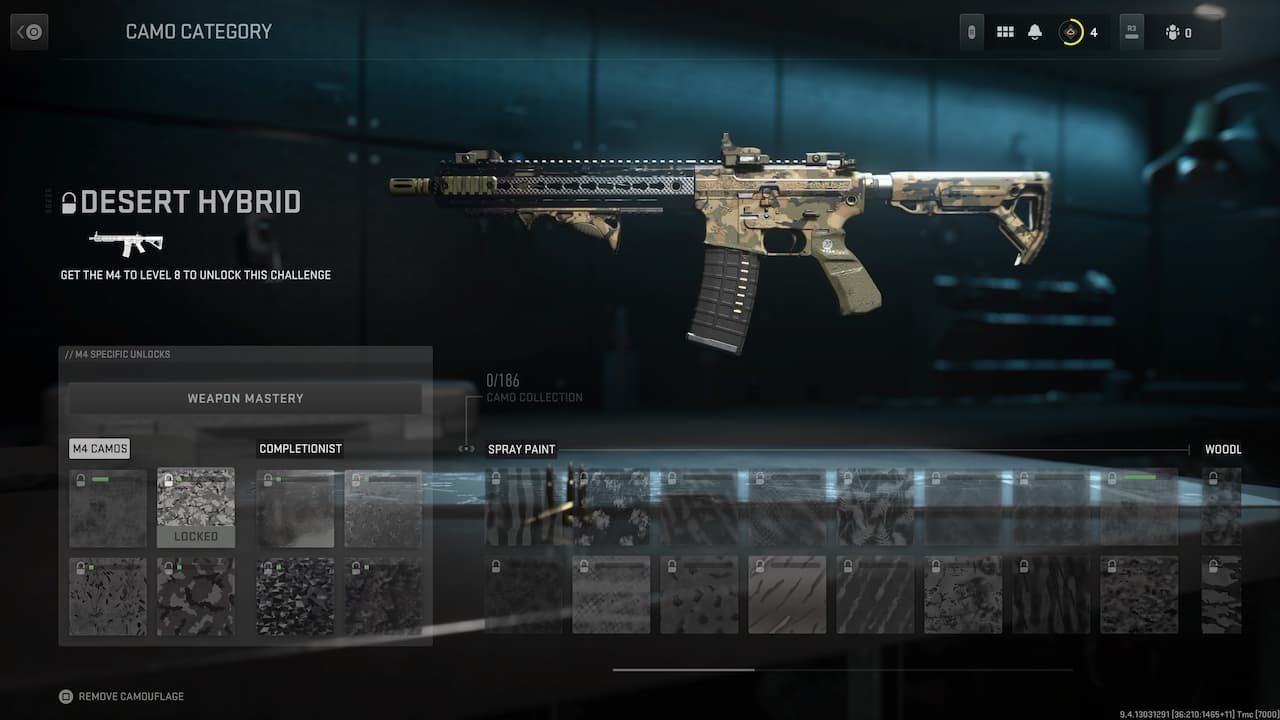The image size is (1280, 720).
Task: Open the Weapon Mastery panel
Action: [x=245, y=398]
